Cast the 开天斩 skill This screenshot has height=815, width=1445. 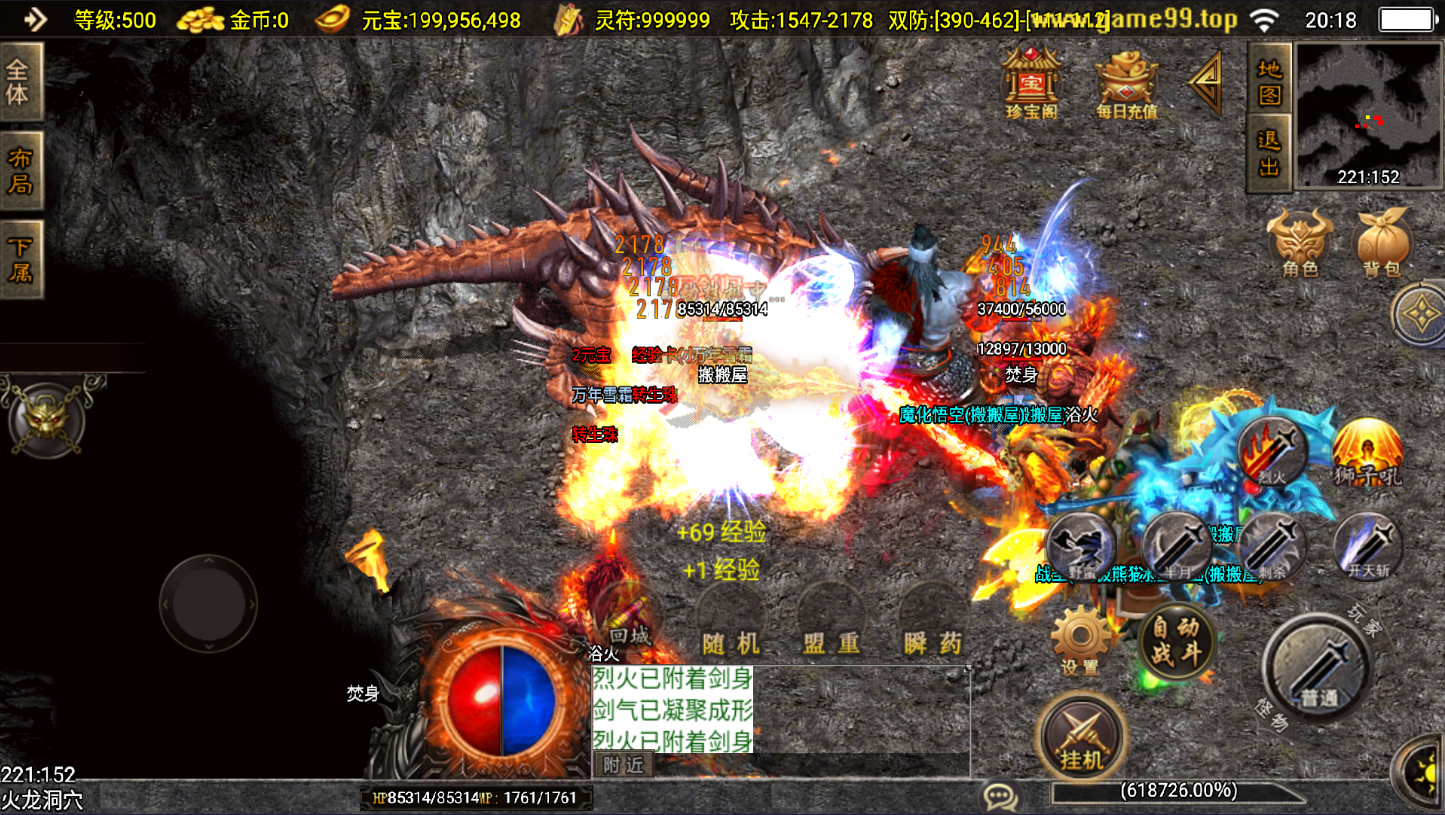click(x=1366, y=545)
